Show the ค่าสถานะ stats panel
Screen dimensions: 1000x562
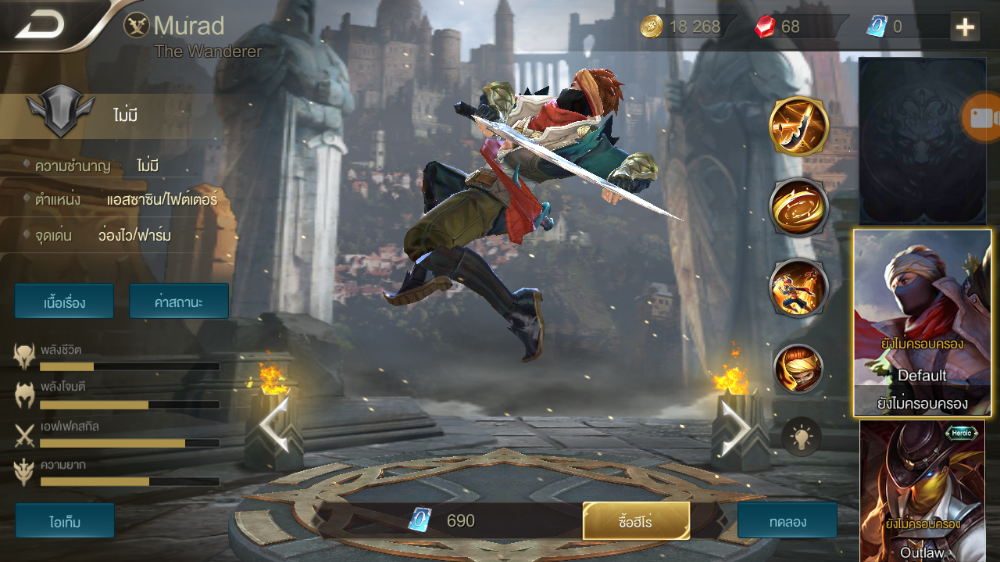click(x=179, y=301)
